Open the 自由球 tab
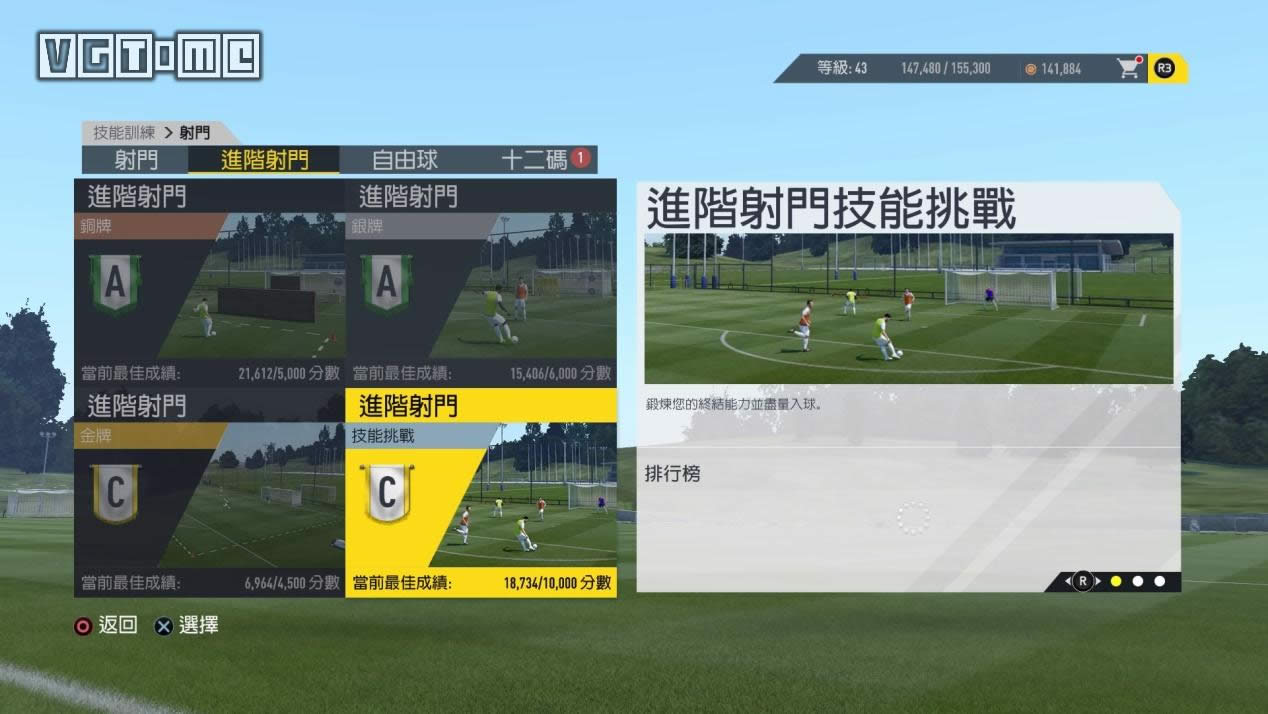Image resolution: width=1268 pixels, height=714 pixels. 405,160
